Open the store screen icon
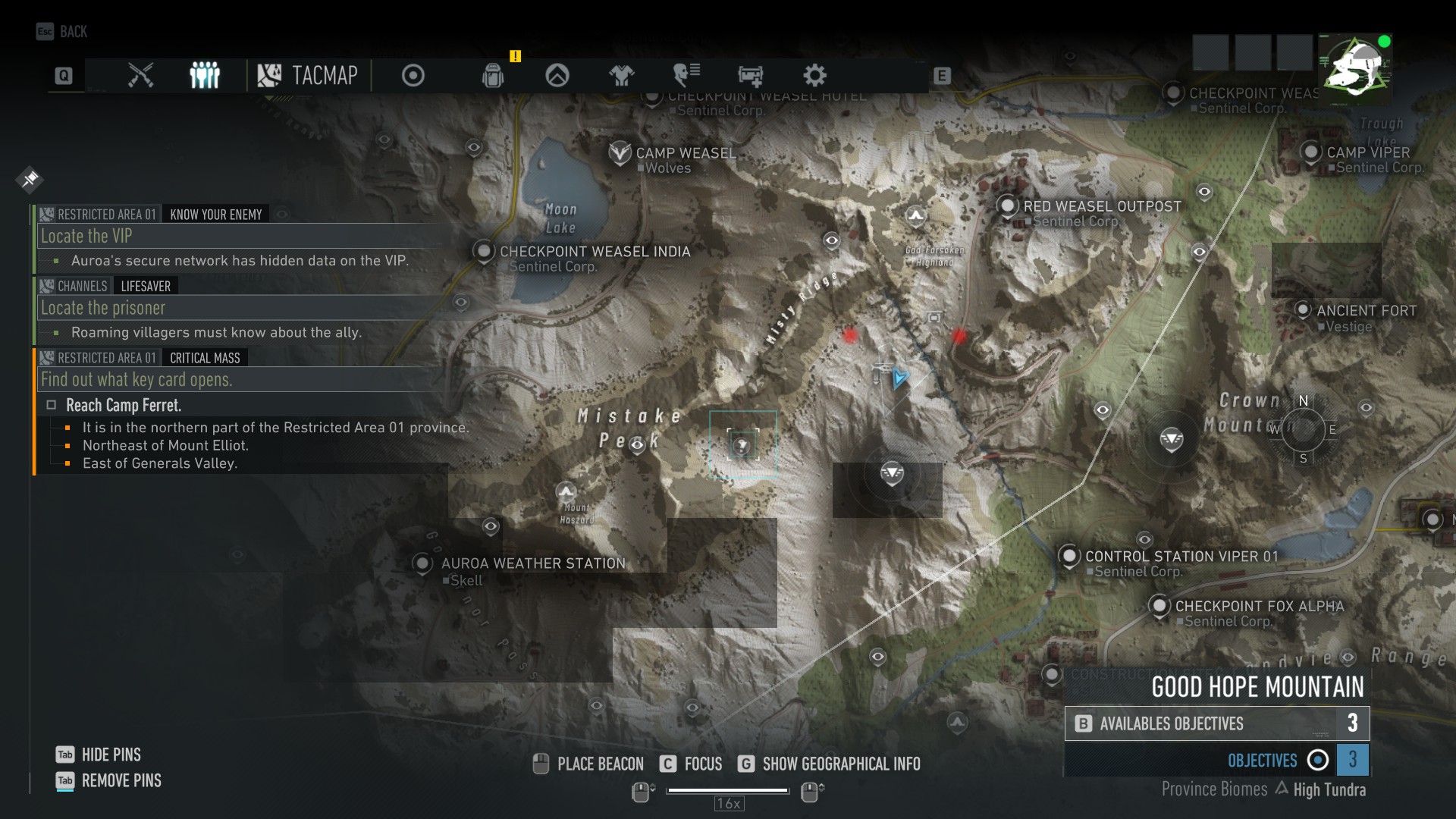Screen dimensions: 1456x819 click(750, 75)
